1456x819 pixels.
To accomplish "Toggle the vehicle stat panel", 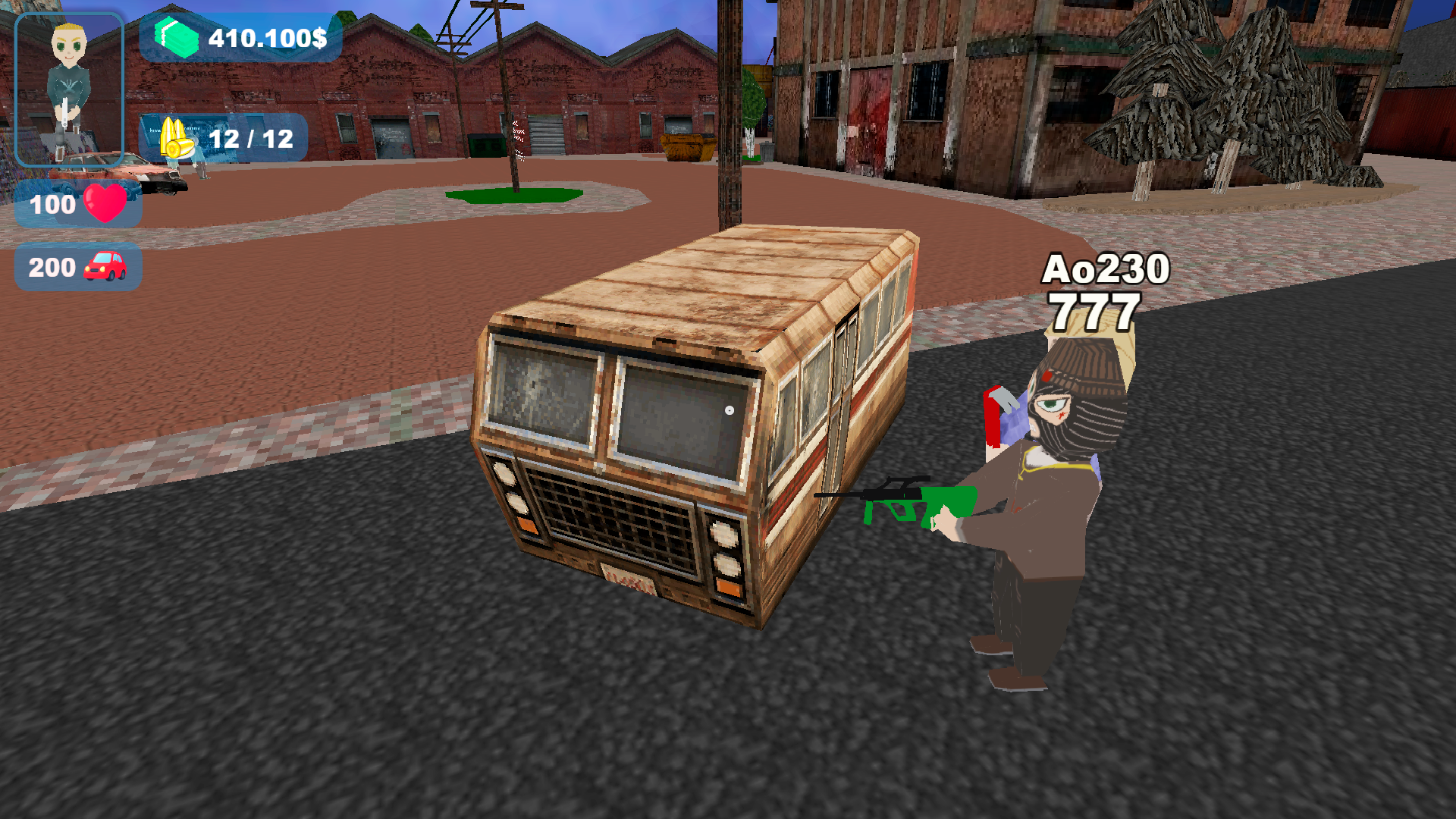I will click(78, 267).
